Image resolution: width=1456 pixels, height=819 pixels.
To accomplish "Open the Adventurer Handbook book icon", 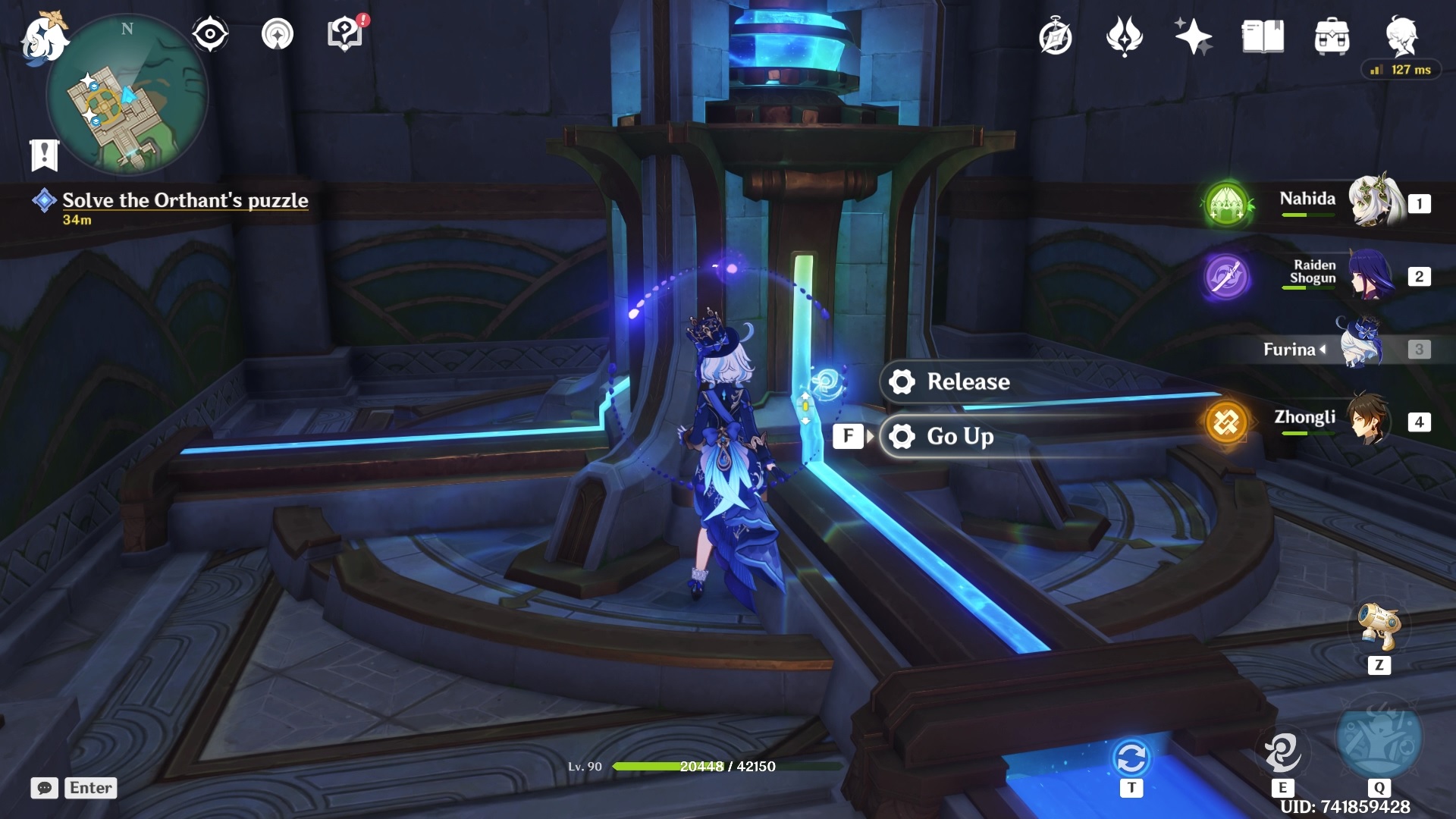I will click(1263, 36).
